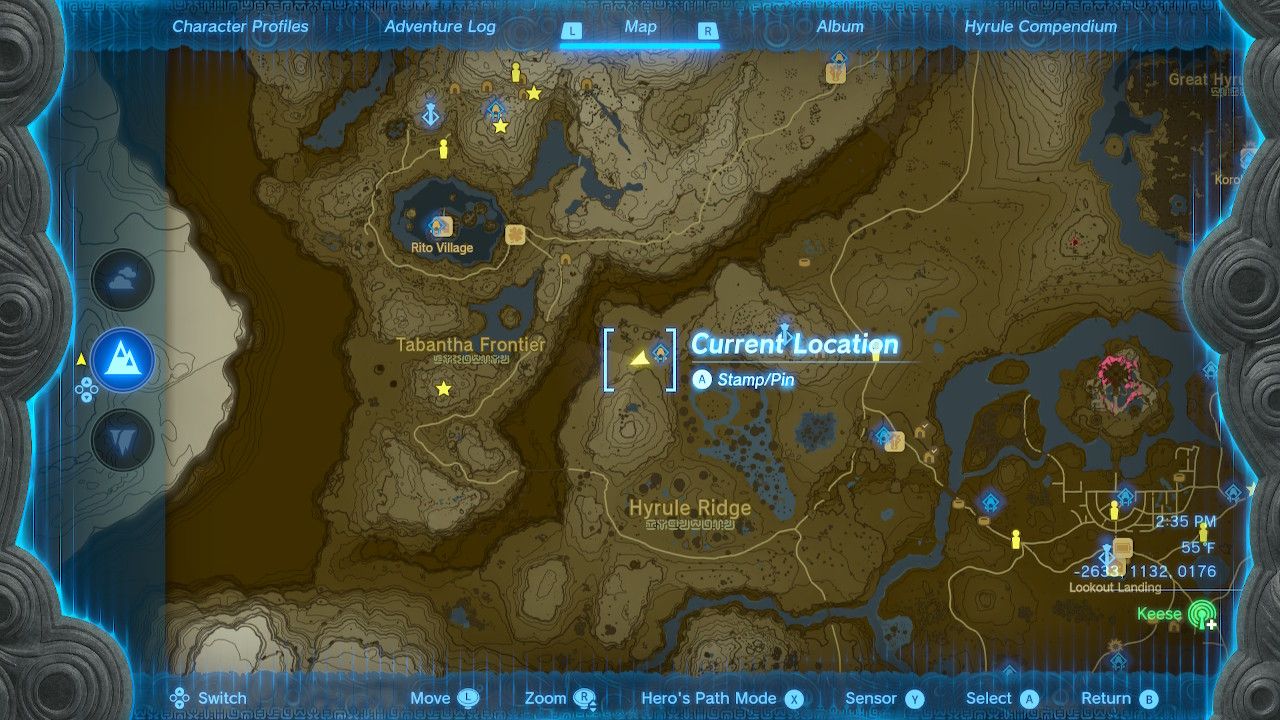Select the sky map layer cloud icon
The image size is (1280, 720).
[122, 280]
